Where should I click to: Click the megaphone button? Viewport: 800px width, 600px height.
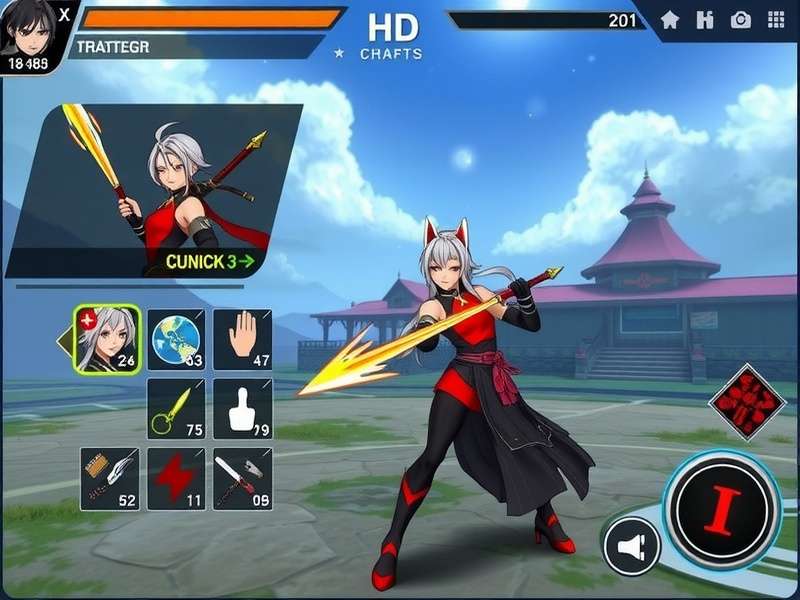pos(632,546)
